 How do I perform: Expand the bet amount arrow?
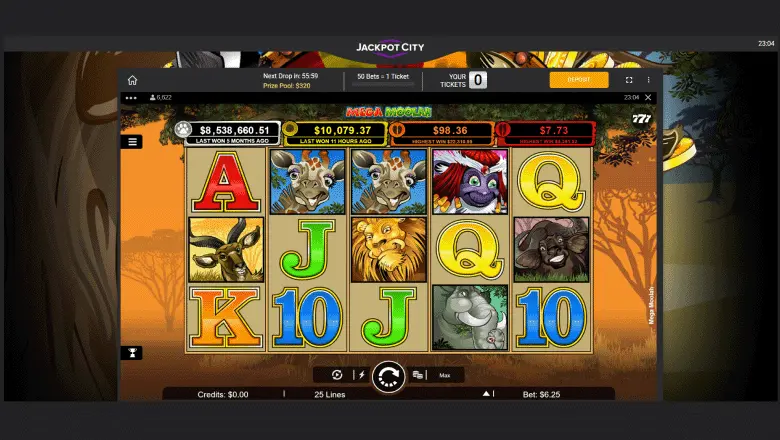click(486, 394)
